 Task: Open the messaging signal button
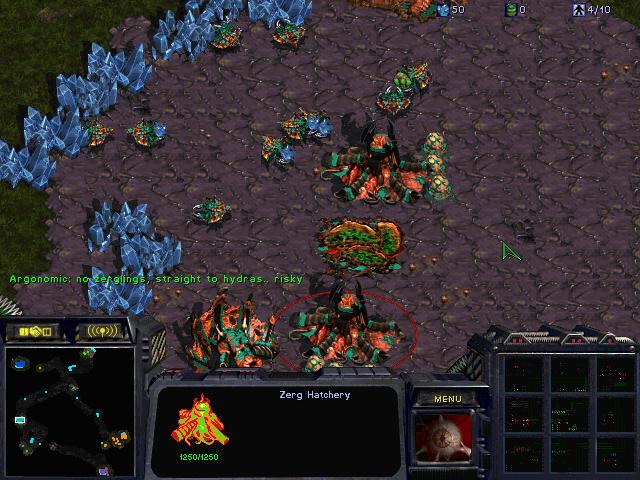(103, 331)
